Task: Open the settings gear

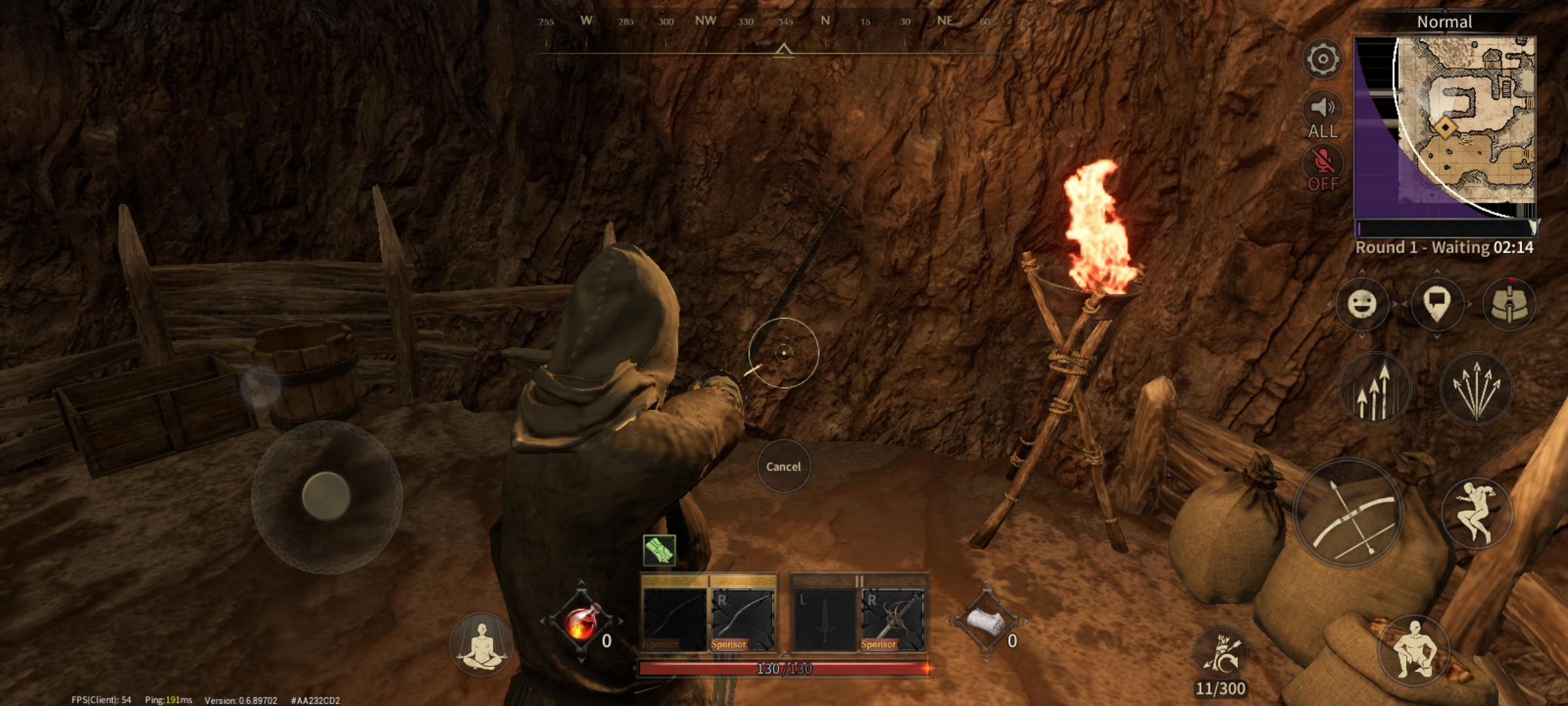Action: [x=1322, y=59]
